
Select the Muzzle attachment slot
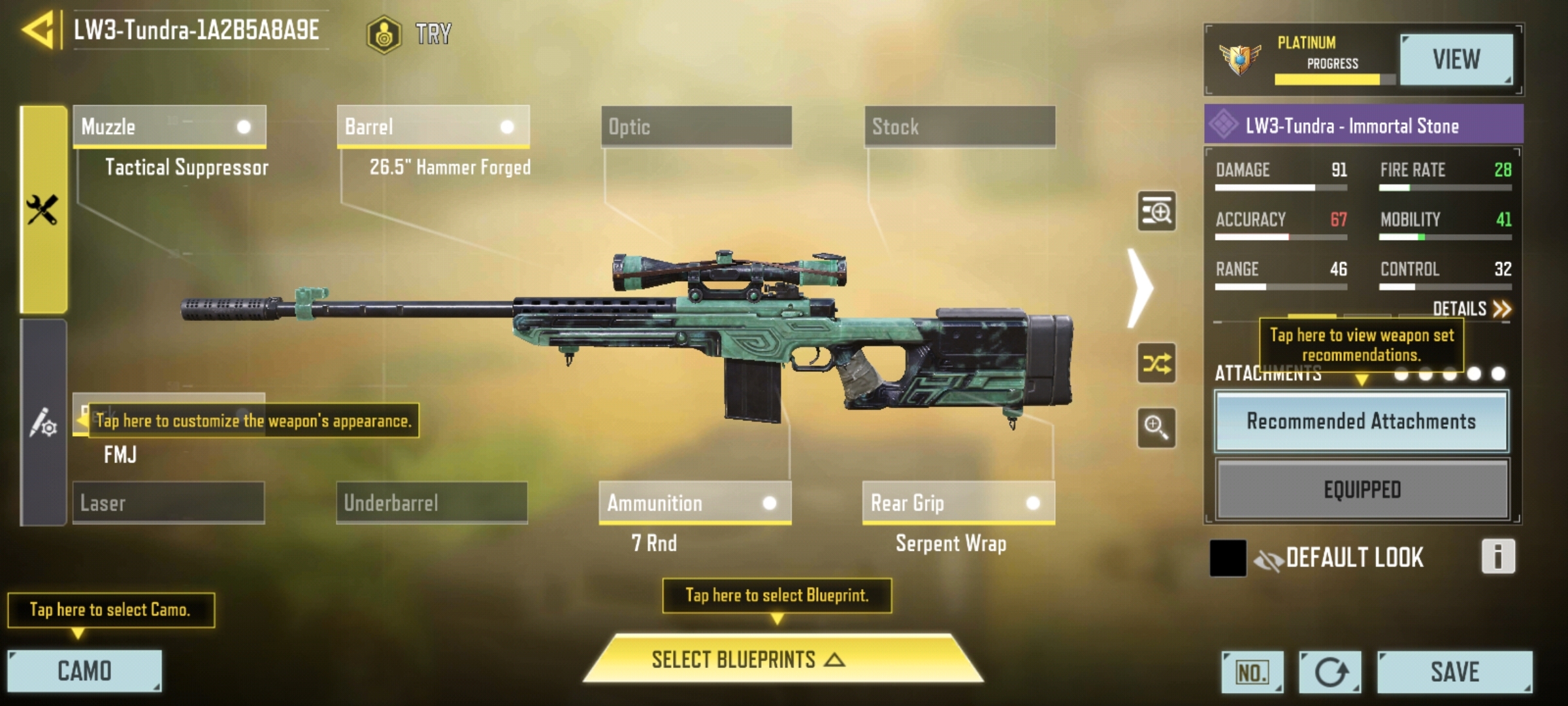click(x=169, y=127)
